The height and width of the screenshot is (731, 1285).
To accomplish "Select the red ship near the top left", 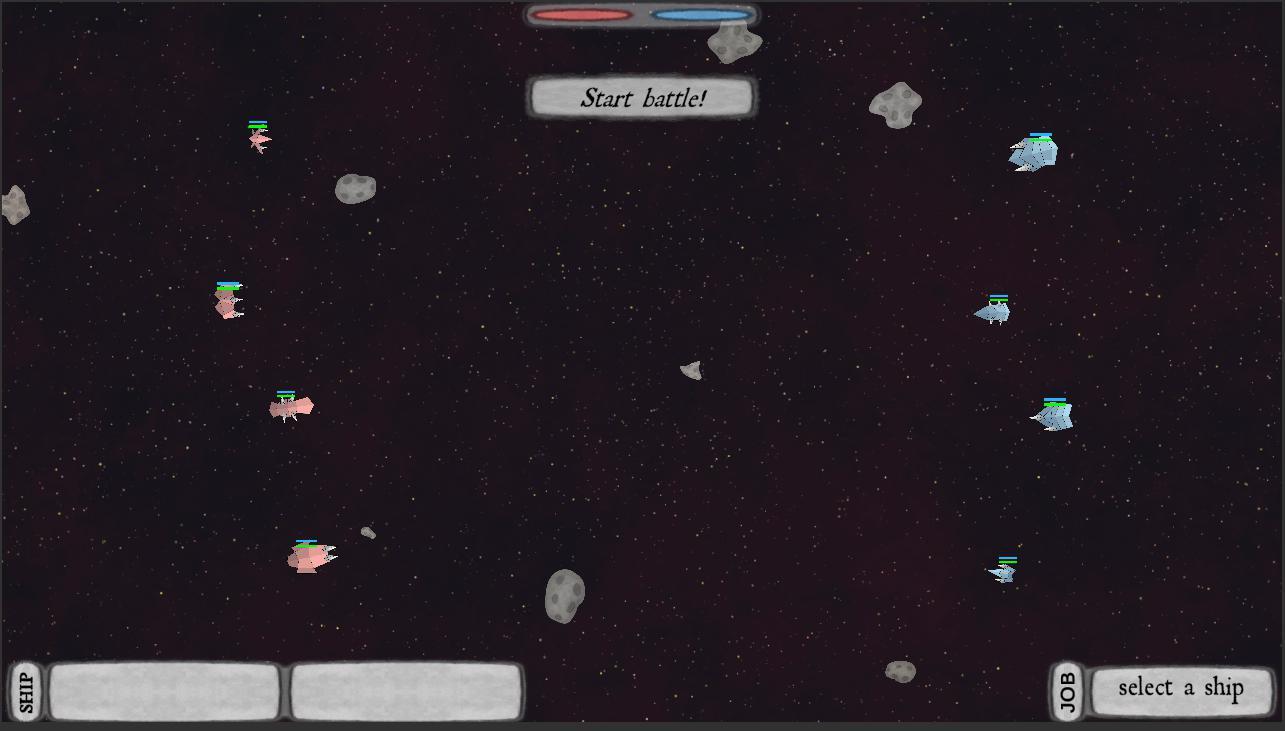I will [257, 140].
